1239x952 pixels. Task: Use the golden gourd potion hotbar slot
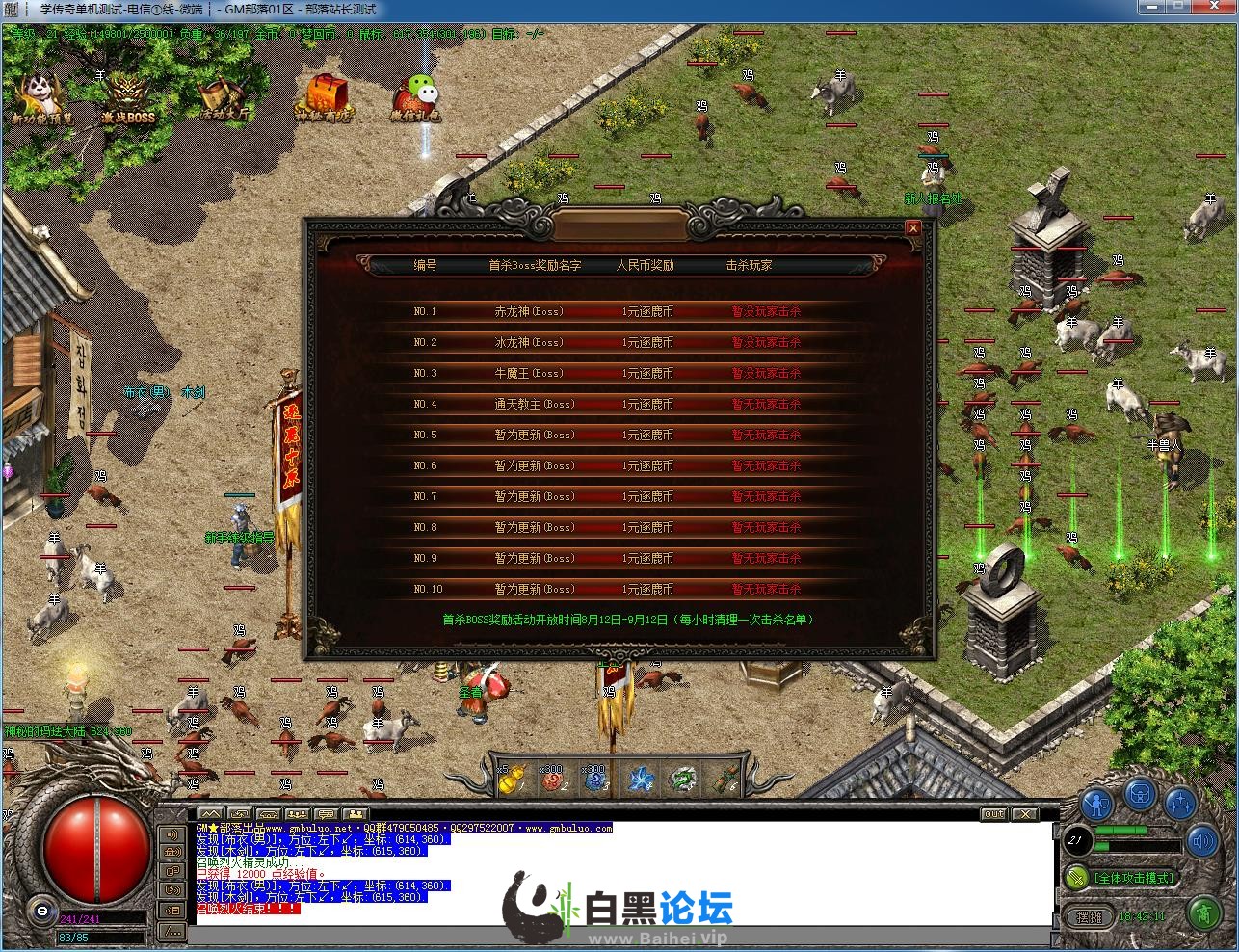(511, 780)
